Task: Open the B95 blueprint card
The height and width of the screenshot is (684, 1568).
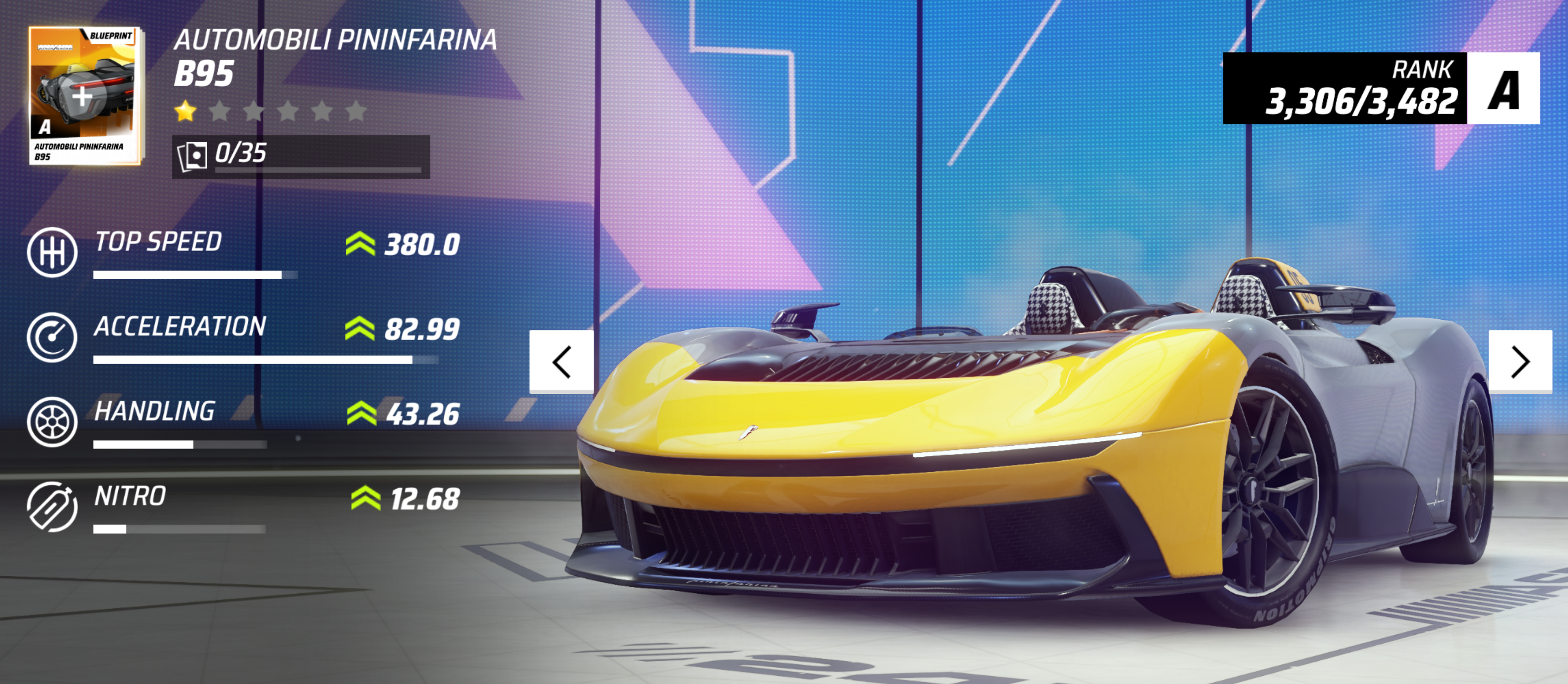Action: [x=84, y=95]
